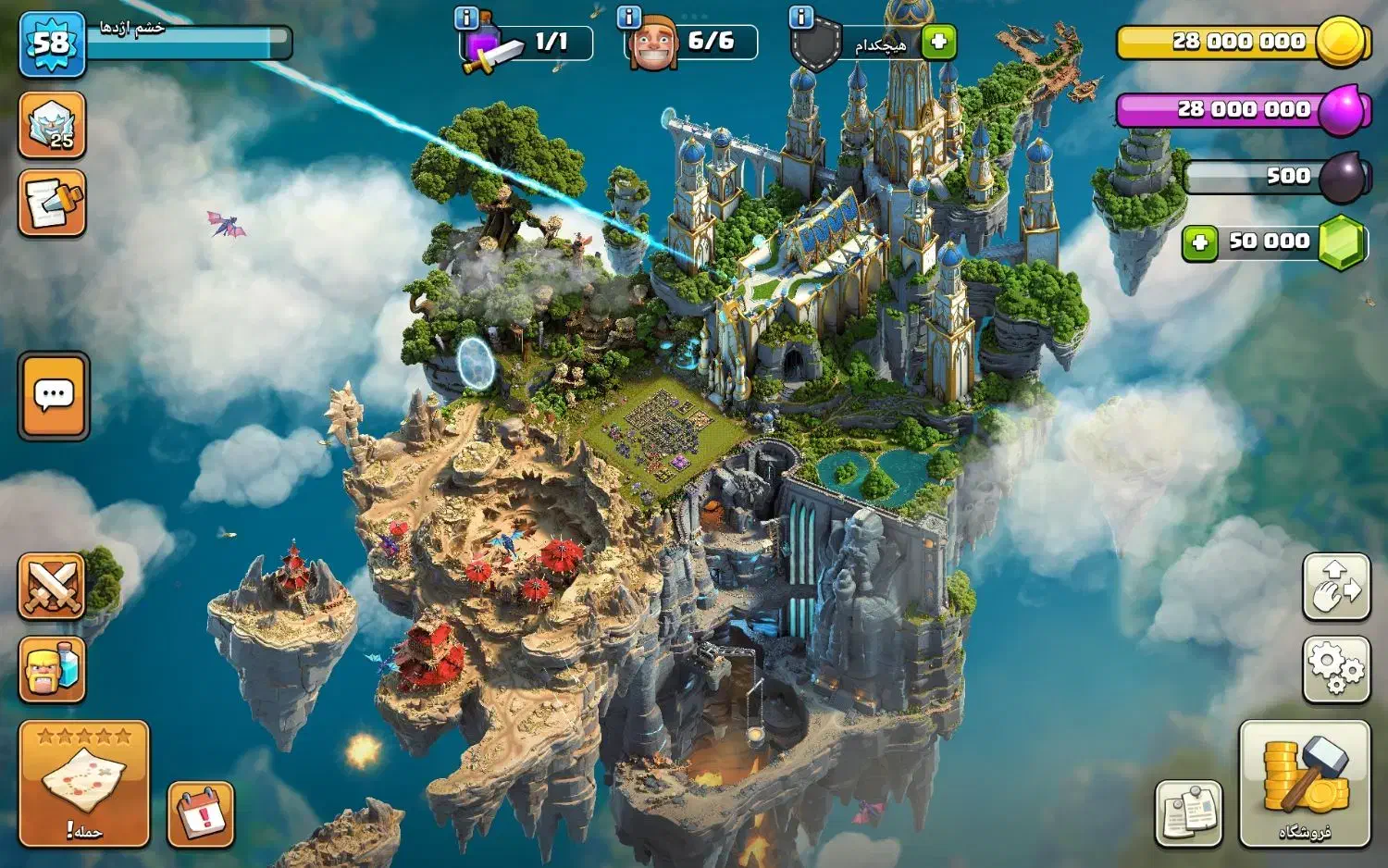Open the player level 58 profile badge

click(52, 44)
